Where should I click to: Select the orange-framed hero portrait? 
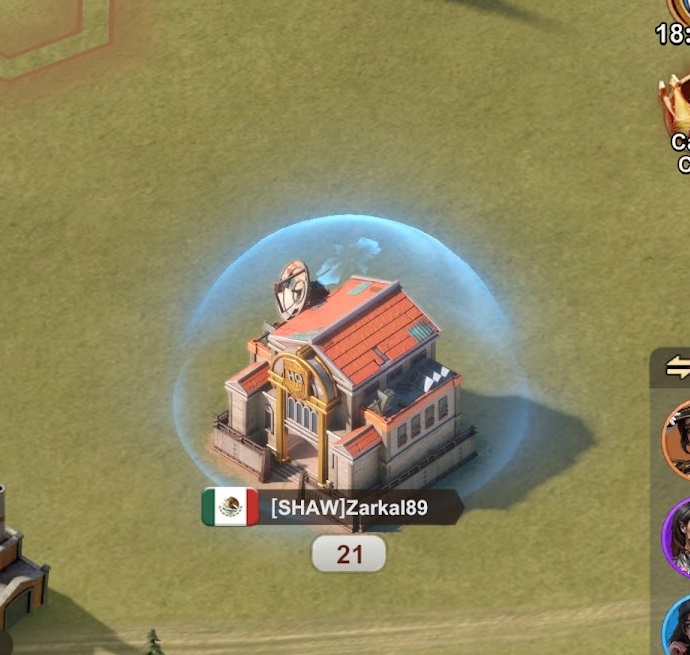pos(678,441)
